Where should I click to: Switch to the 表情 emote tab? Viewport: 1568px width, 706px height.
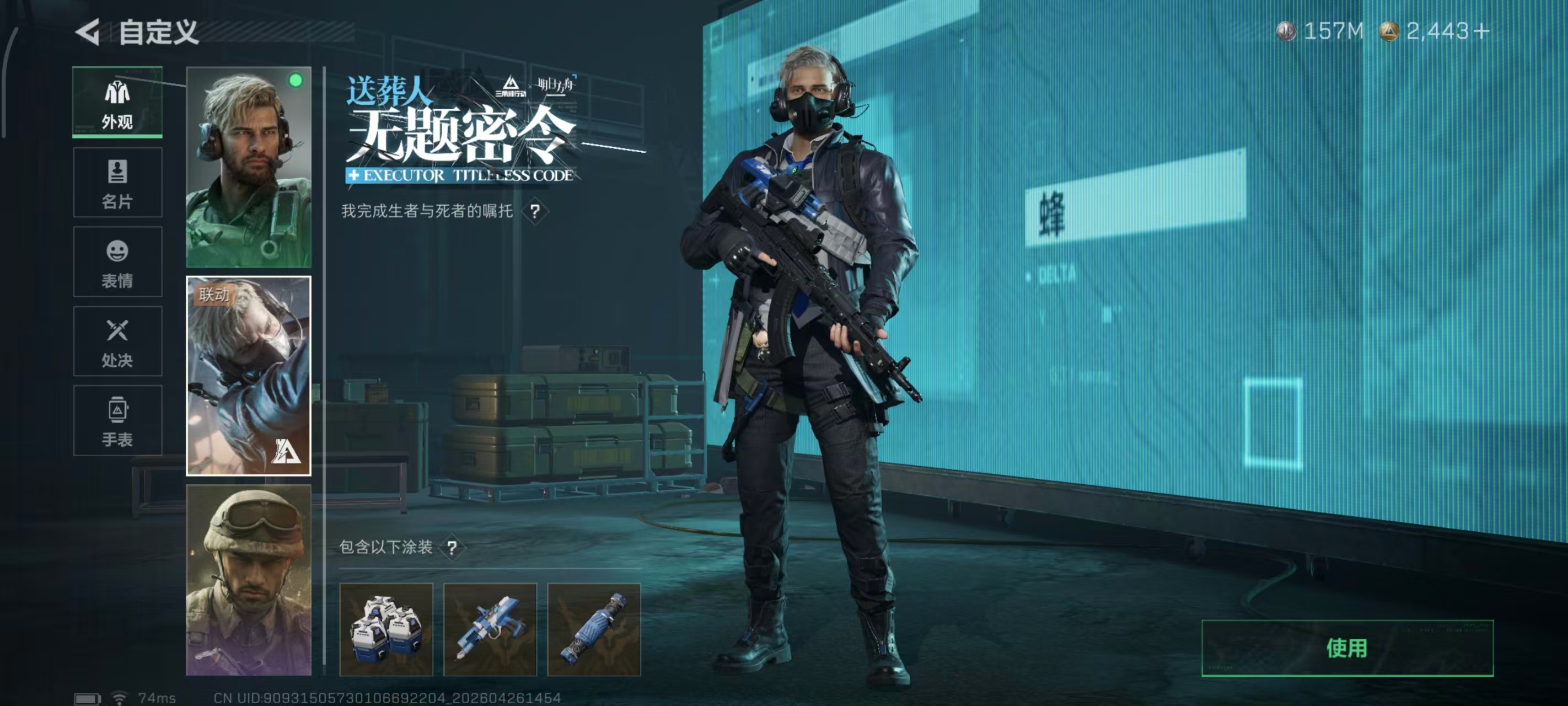pos(117,262)
